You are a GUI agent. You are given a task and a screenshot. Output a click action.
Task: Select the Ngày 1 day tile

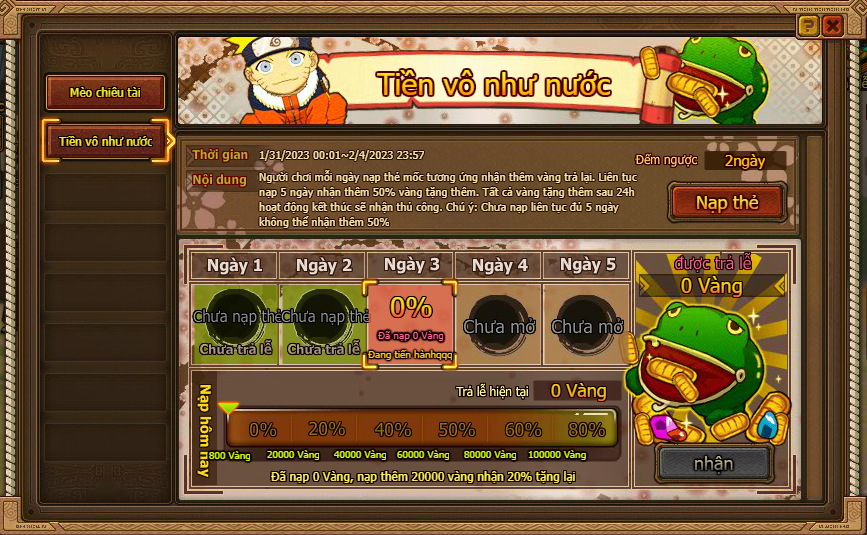[235, 322]
